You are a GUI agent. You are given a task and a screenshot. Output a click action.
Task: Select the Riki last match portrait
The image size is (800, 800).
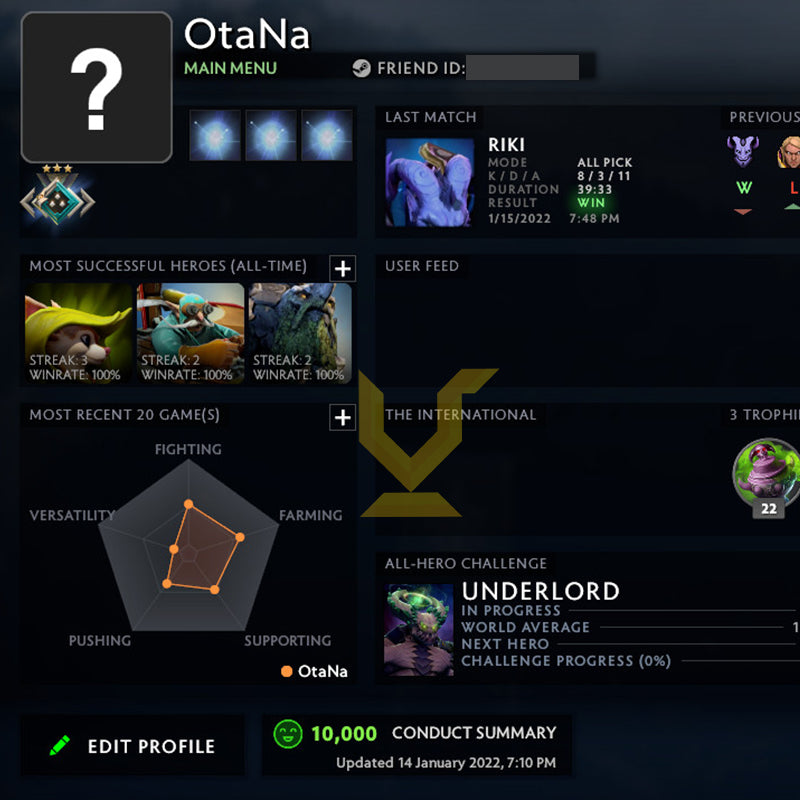[x=430, y=183]
